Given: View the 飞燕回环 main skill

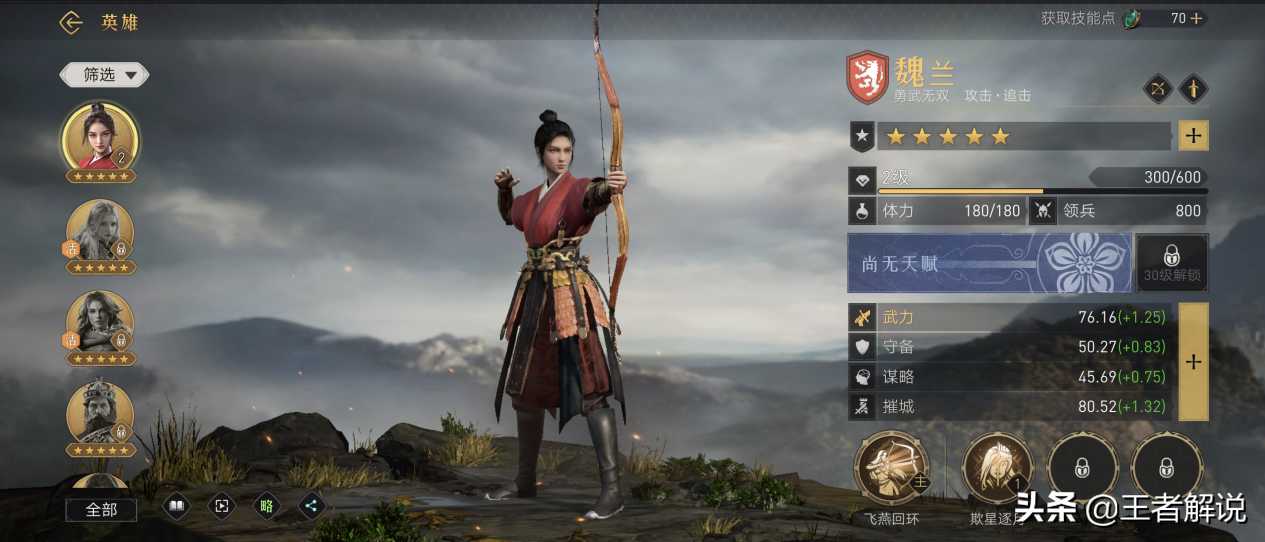Looking at the screenshot, I should click(x=891, y=468).
